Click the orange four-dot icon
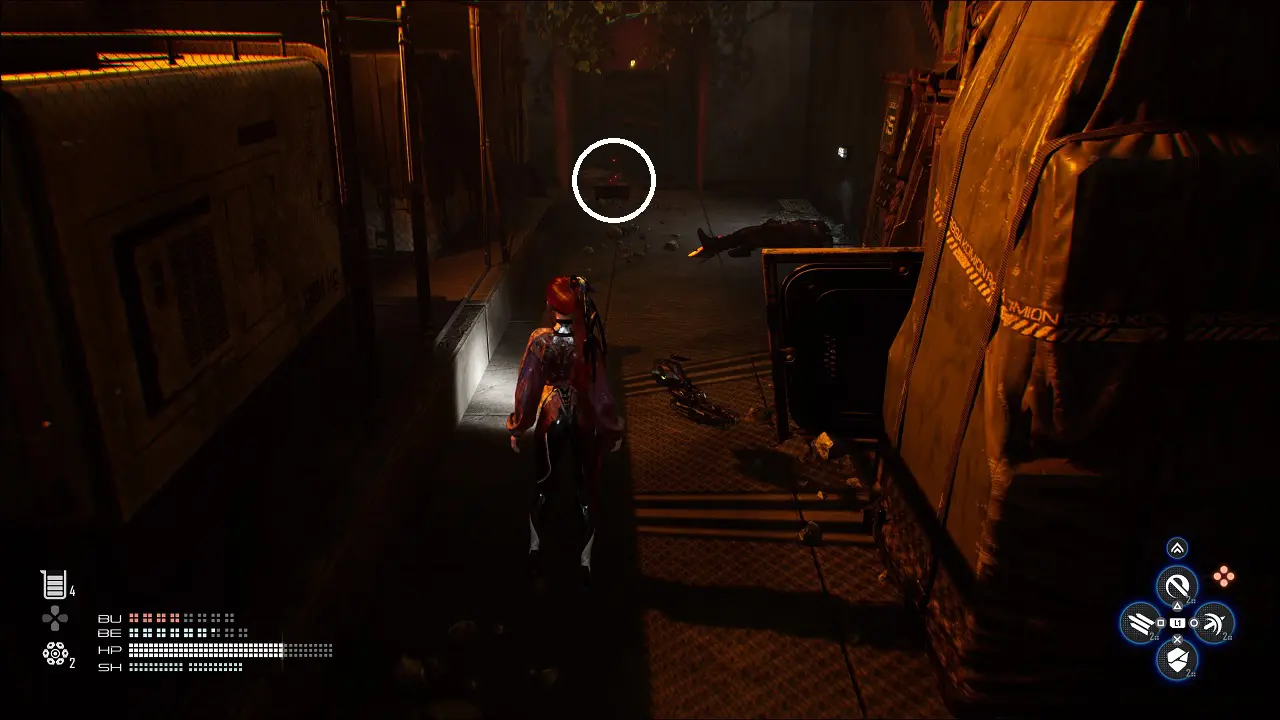The image size is (1280, 720). pyautogui.click(x=1223, y=575)
